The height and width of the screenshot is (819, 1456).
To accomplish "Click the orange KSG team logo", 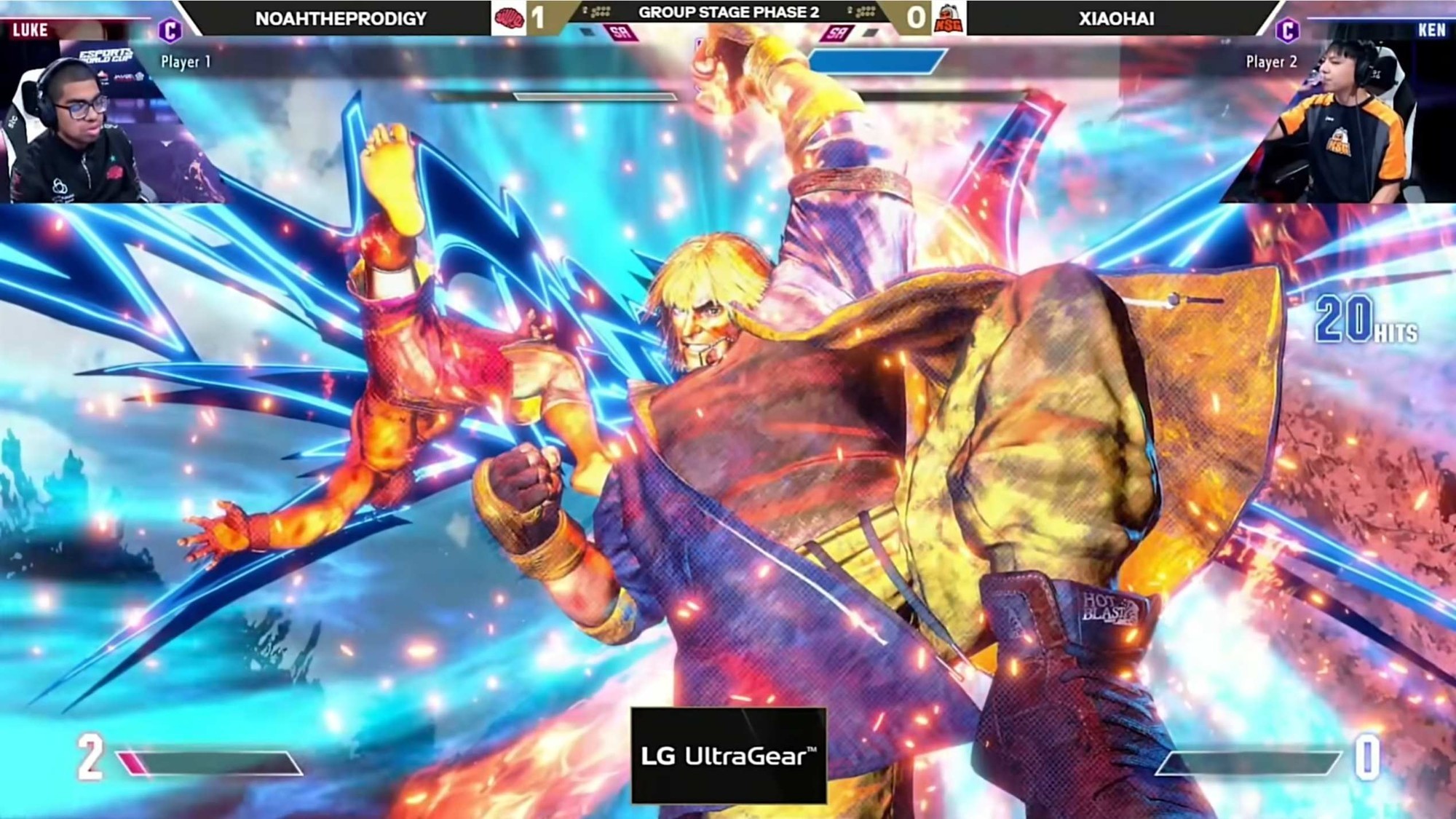I will [x=949, y=18].
